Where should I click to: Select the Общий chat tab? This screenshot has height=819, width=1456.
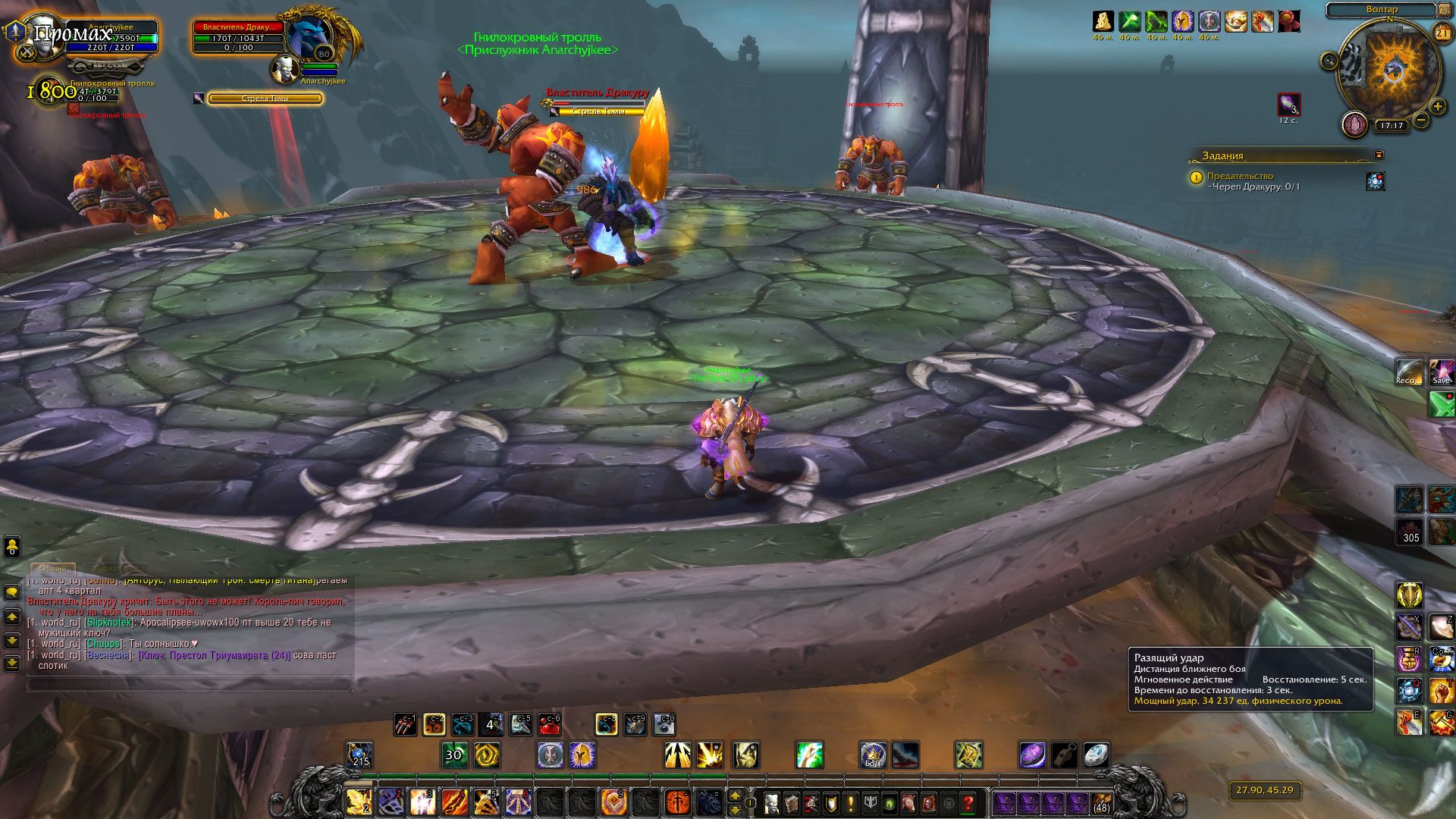point(52,568)
